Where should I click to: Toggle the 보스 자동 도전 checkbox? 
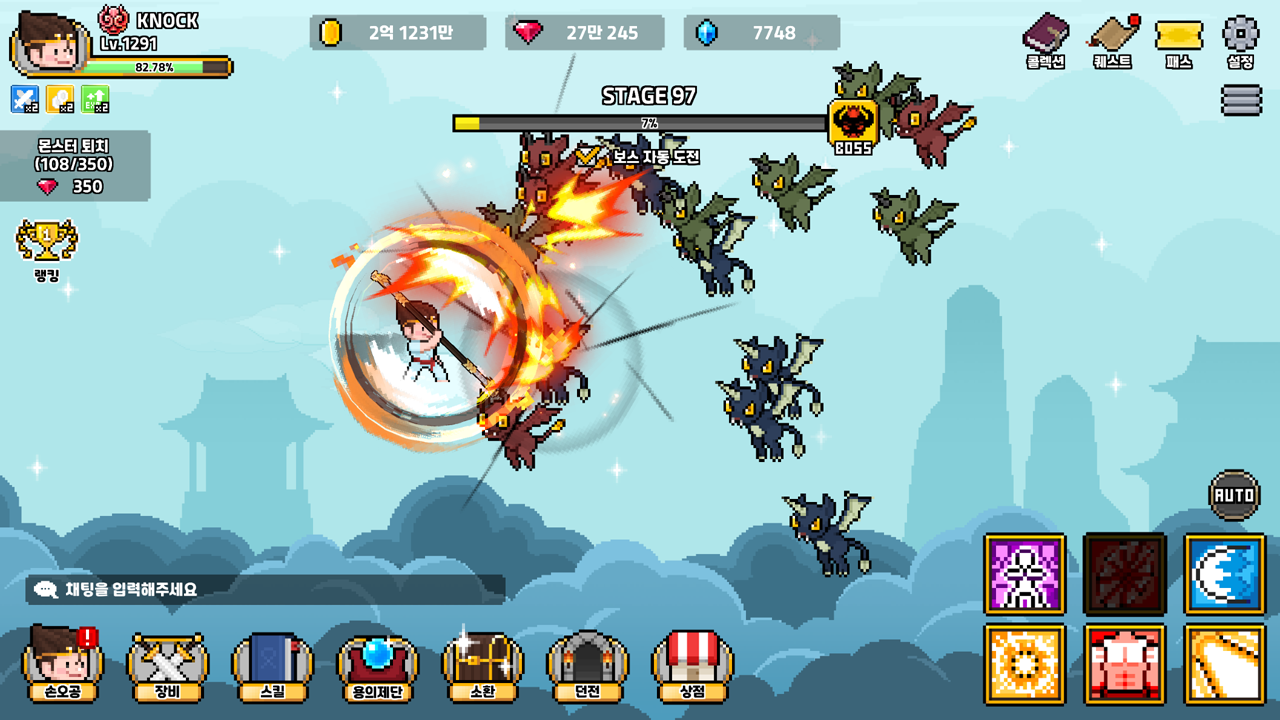pos(587,156)
